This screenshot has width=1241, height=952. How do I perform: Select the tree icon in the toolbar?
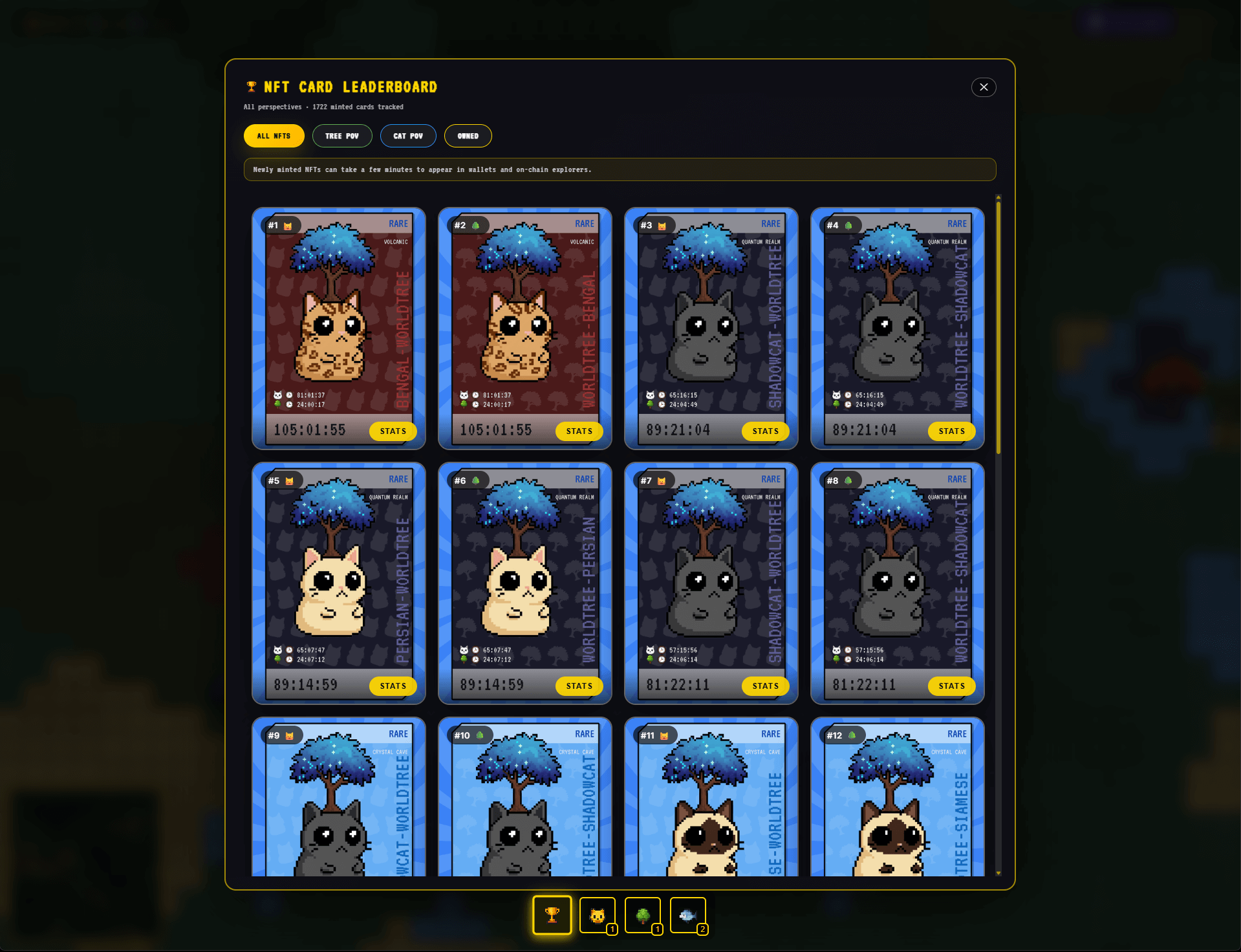tap(642, 915)
